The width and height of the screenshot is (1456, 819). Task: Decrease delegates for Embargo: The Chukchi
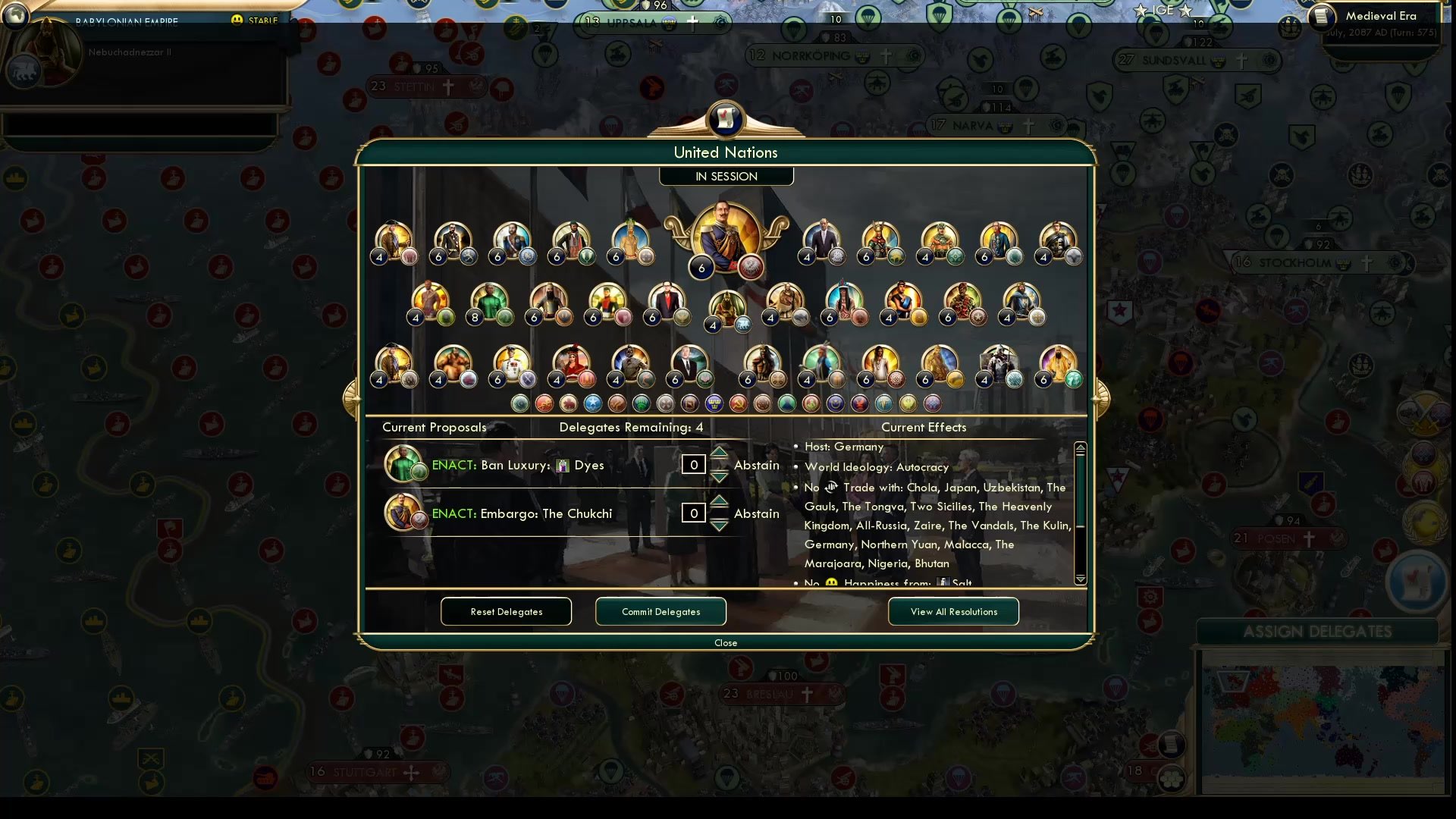(x=719, y=524)
